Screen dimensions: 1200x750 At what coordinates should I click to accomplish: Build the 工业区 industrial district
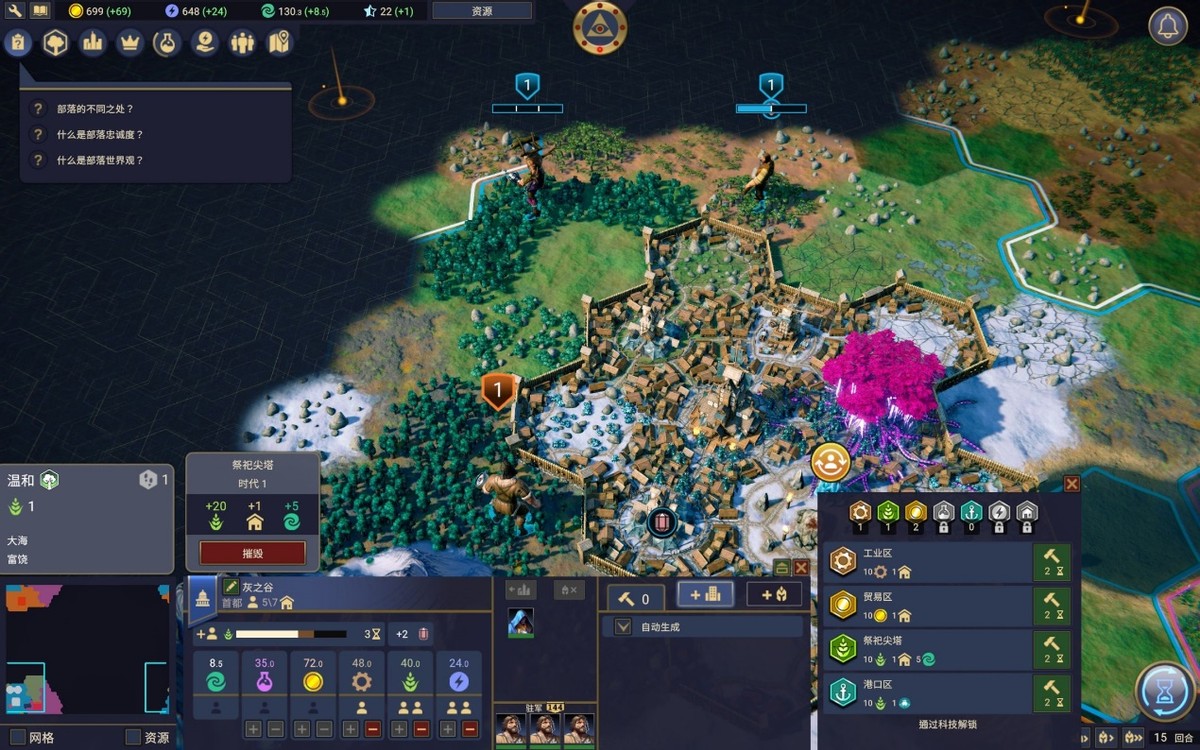tap(1051, 563)
